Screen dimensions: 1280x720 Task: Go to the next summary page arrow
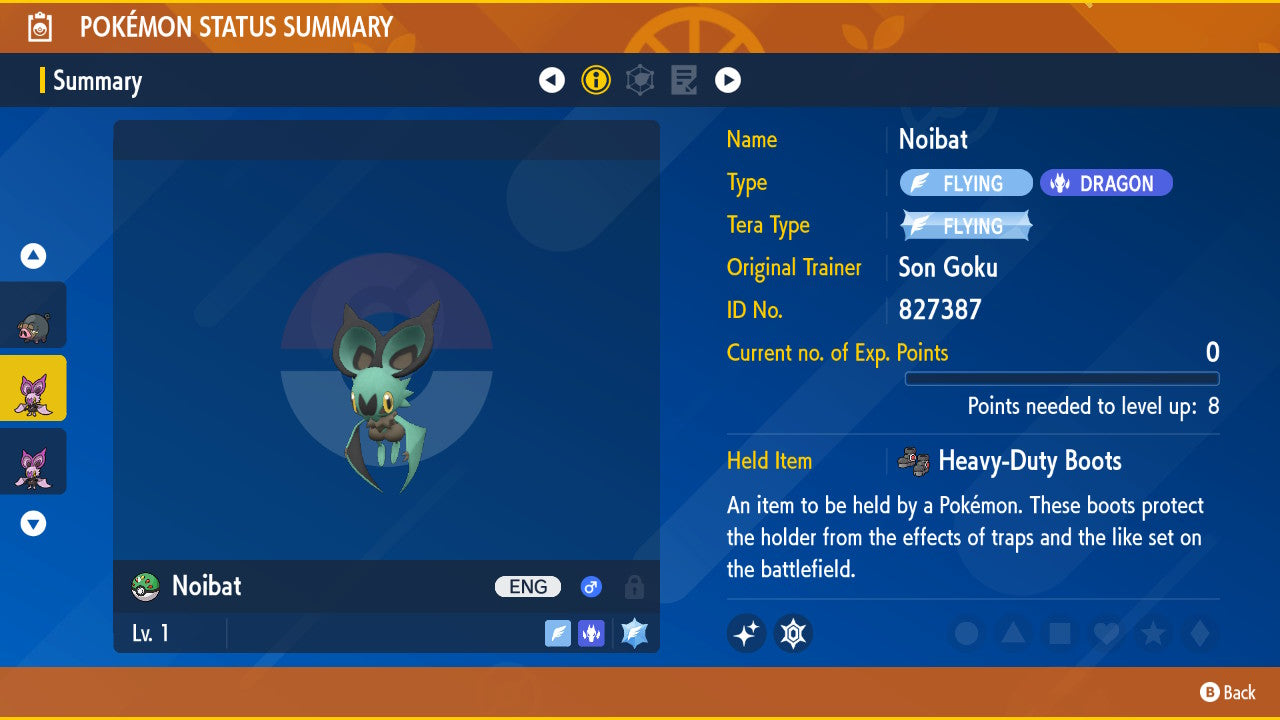728,80
